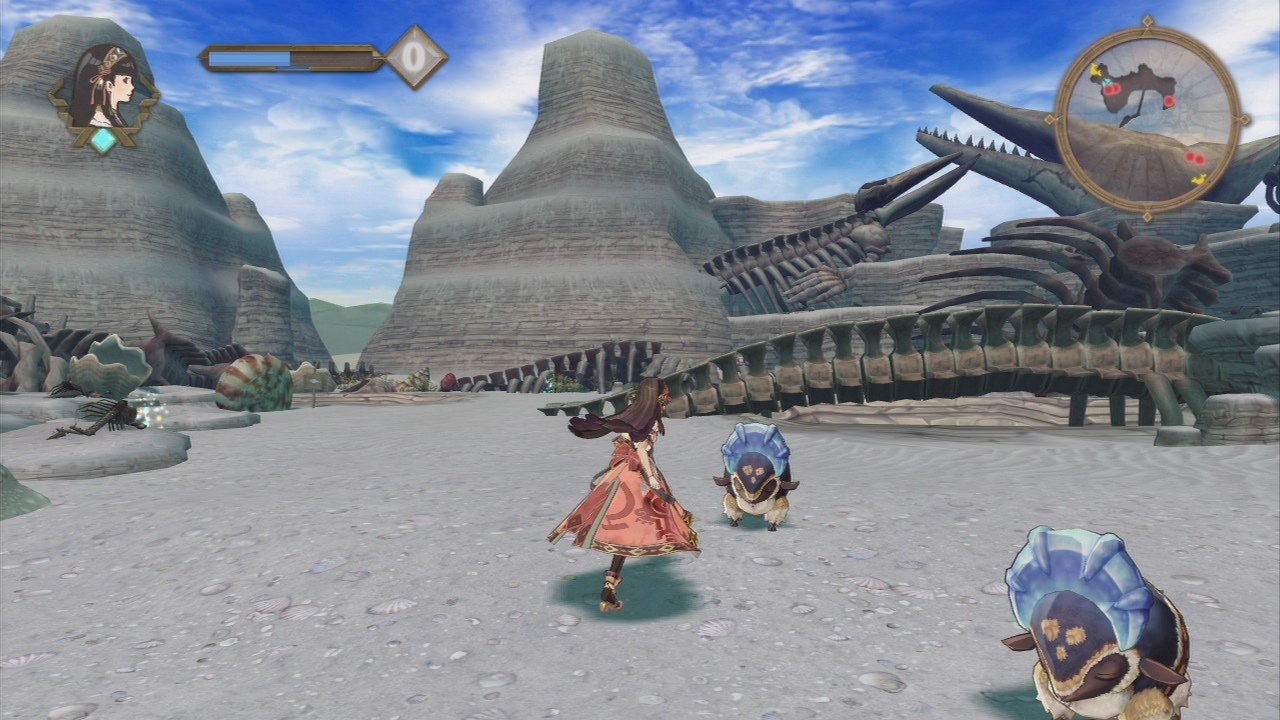Click the red enemy marker below the minimap

[1194, 157]
